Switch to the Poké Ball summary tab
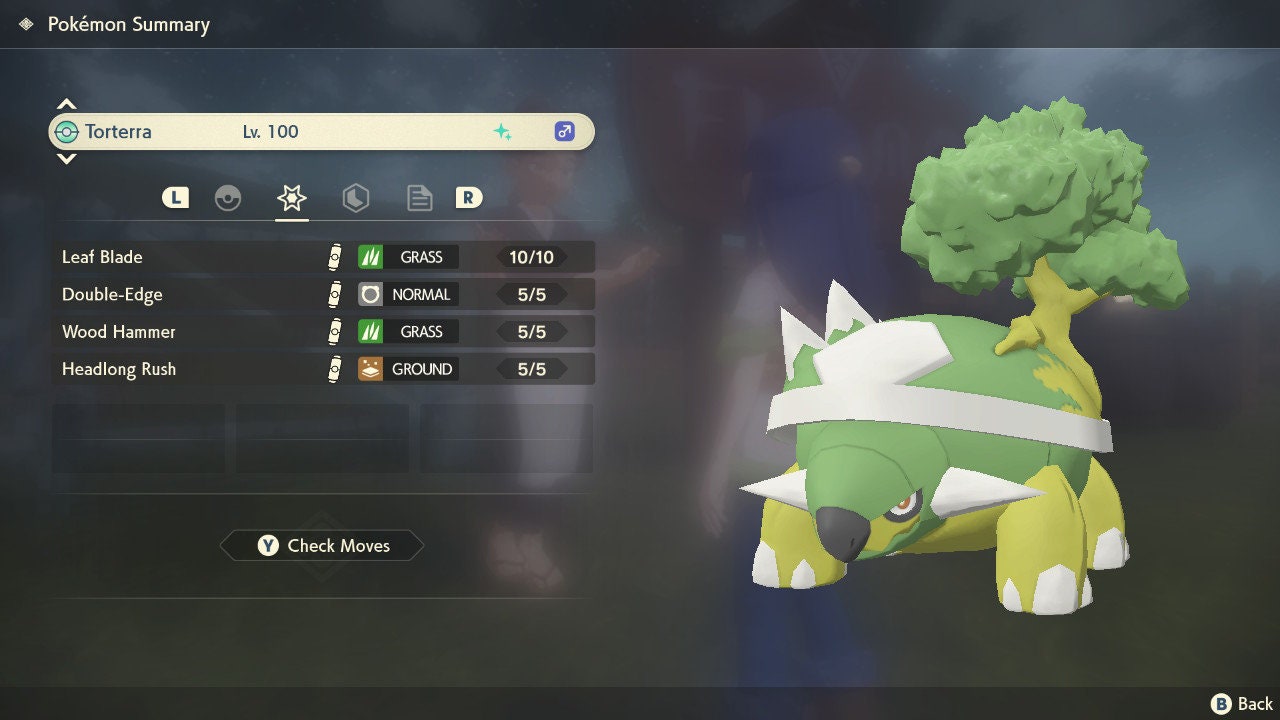Screen dimensions: 1280x720 click(228, 198)
